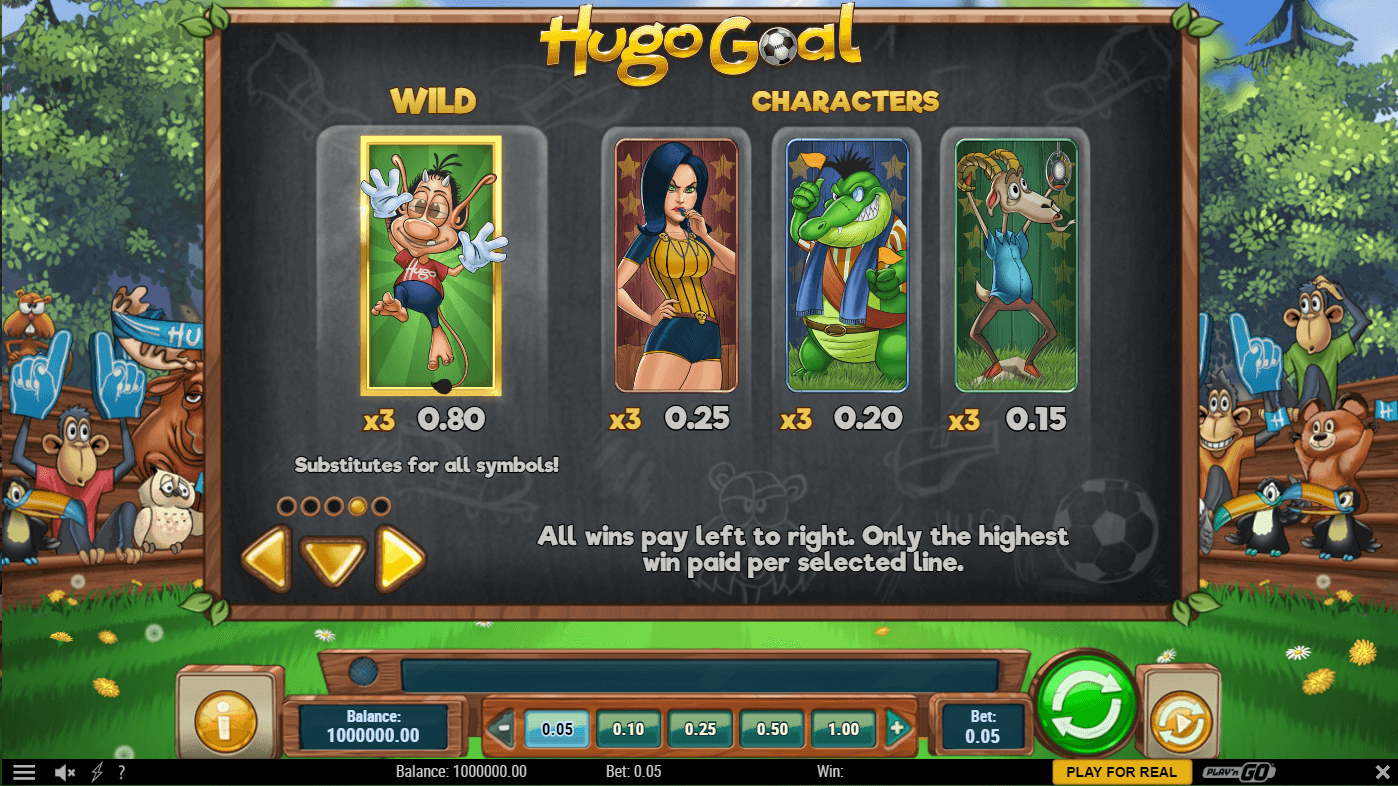Open the gold info button
Screen dimensions: 1398x786
pyautogui.click(x=225, y=720)
